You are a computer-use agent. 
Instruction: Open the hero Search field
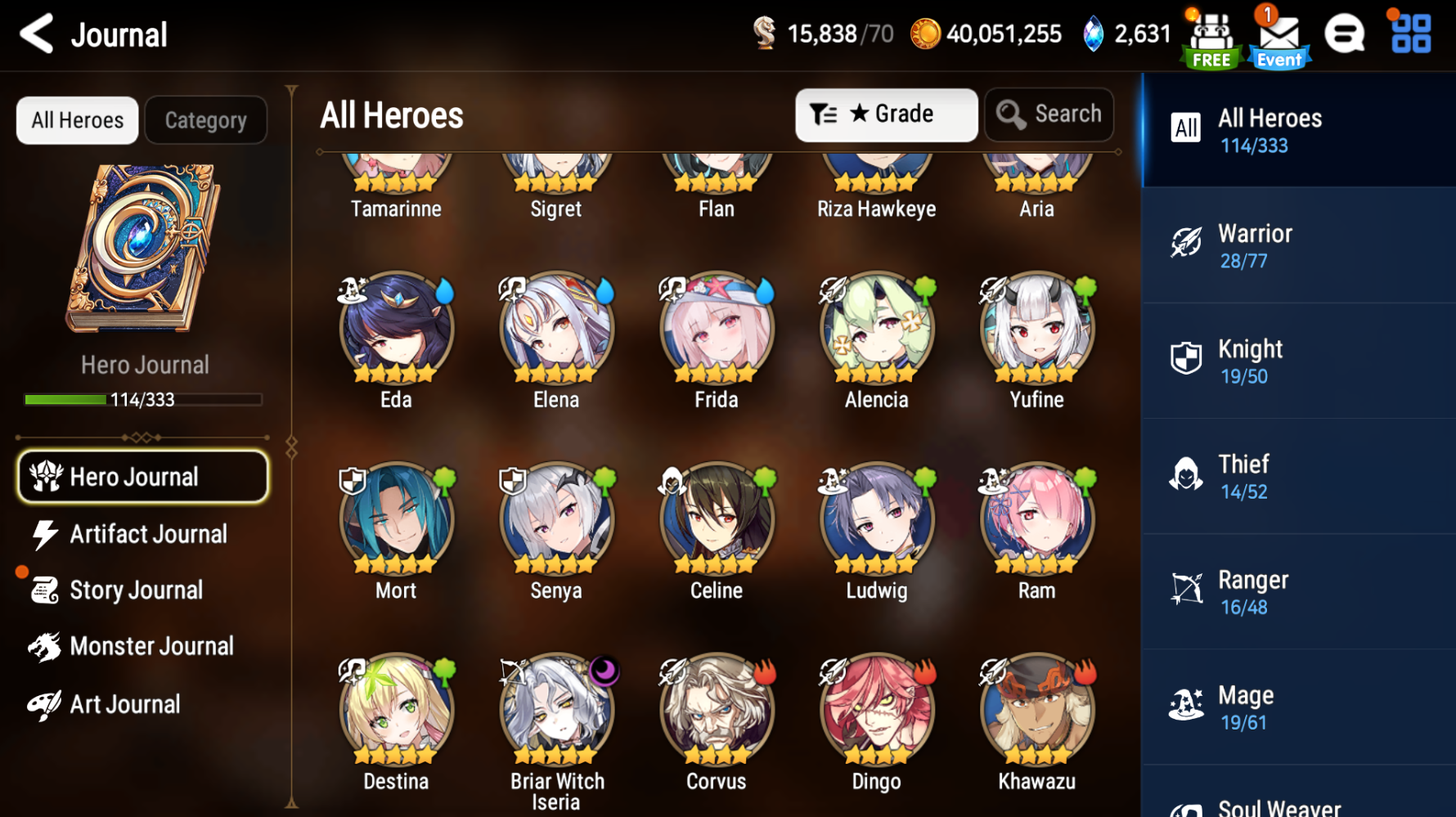click(1049, 114)
